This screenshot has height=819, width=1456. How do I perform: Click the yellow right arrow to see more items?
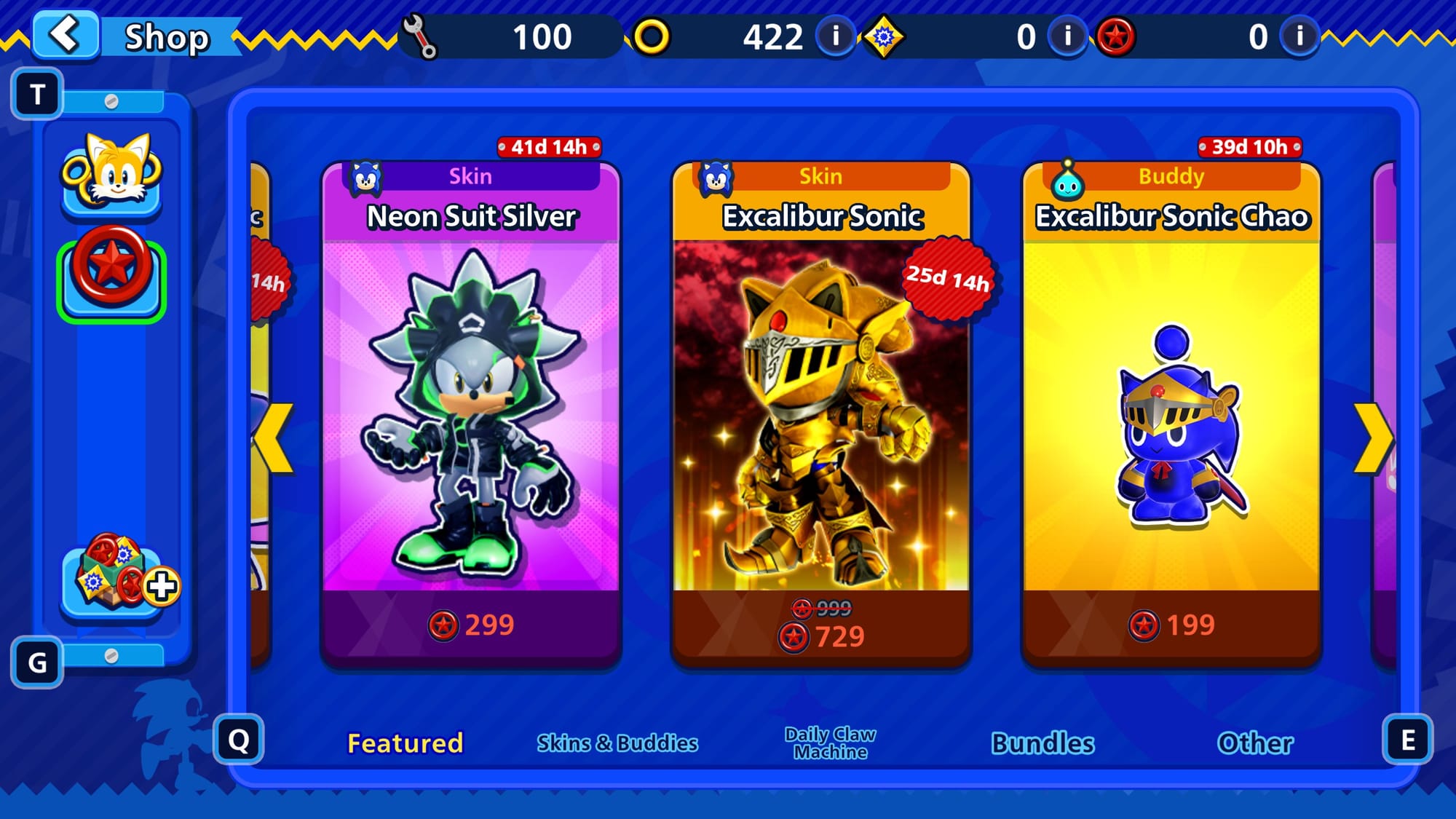(1373, 438)
